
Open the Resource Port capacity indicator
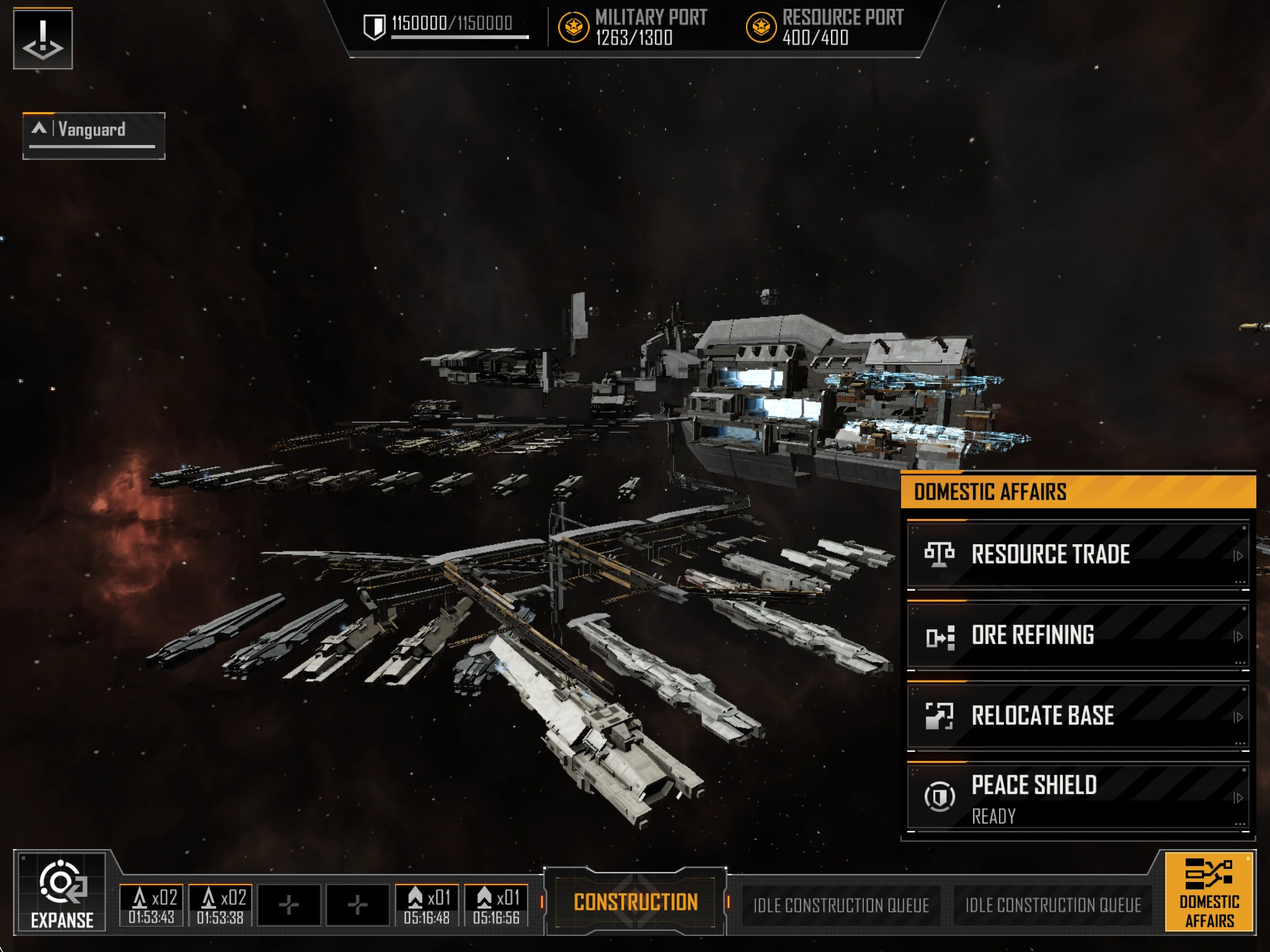pyautogui.click(x=825, y=28)
